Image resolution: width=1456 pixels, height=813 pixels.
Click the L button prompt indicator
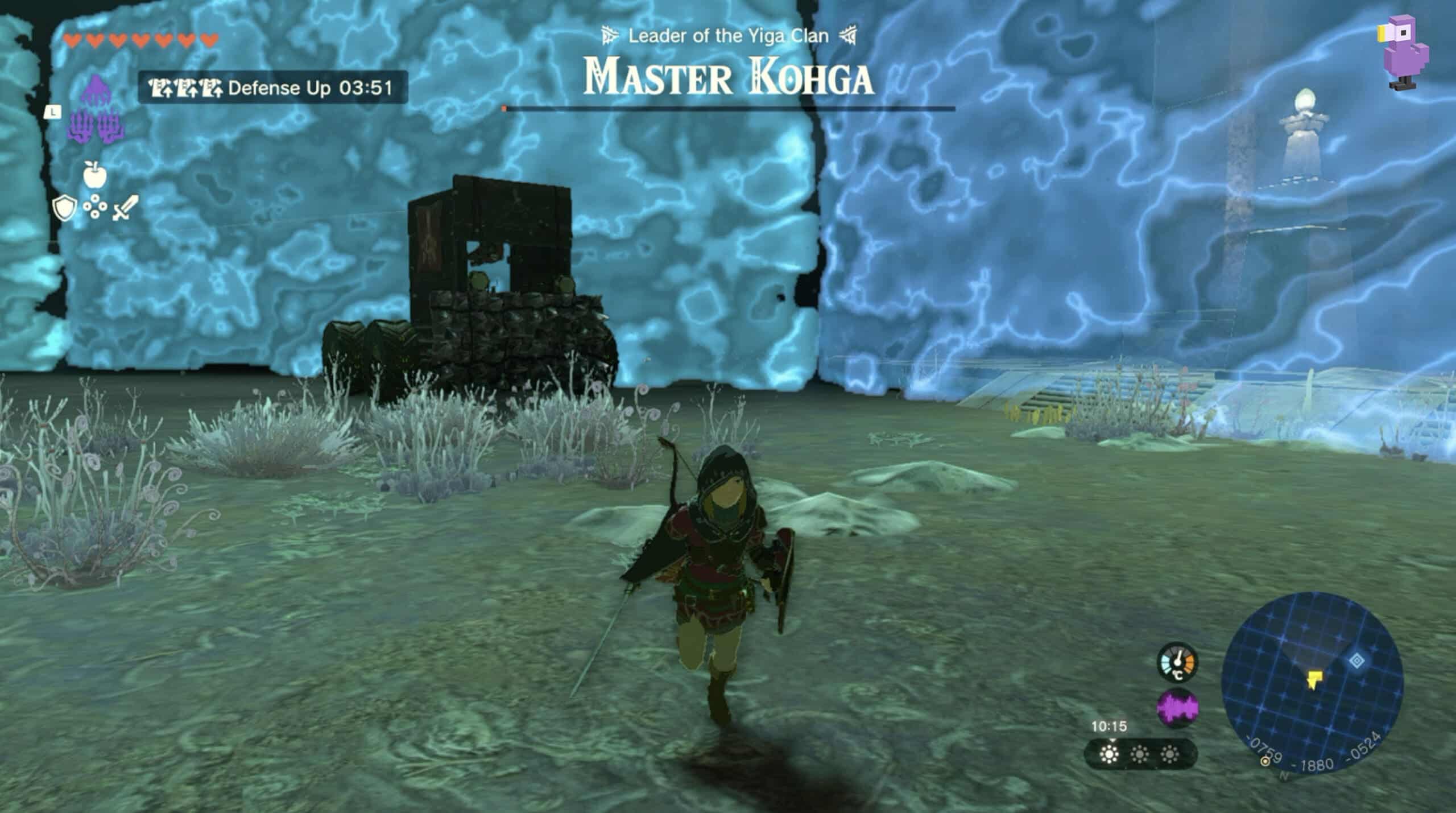(x=52, y=113)
